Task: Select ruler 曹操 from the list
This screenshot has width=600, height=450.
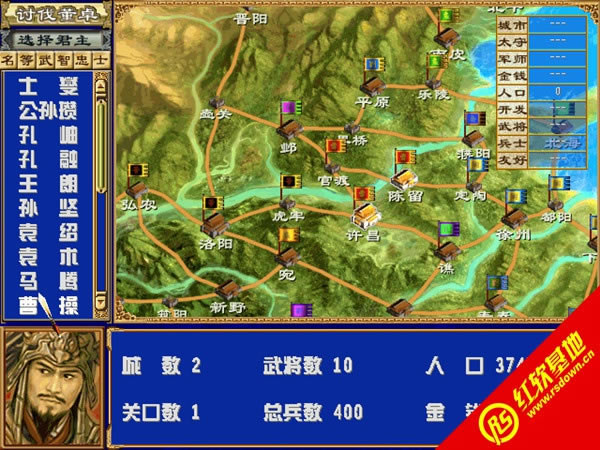Action: click(50, 300)
